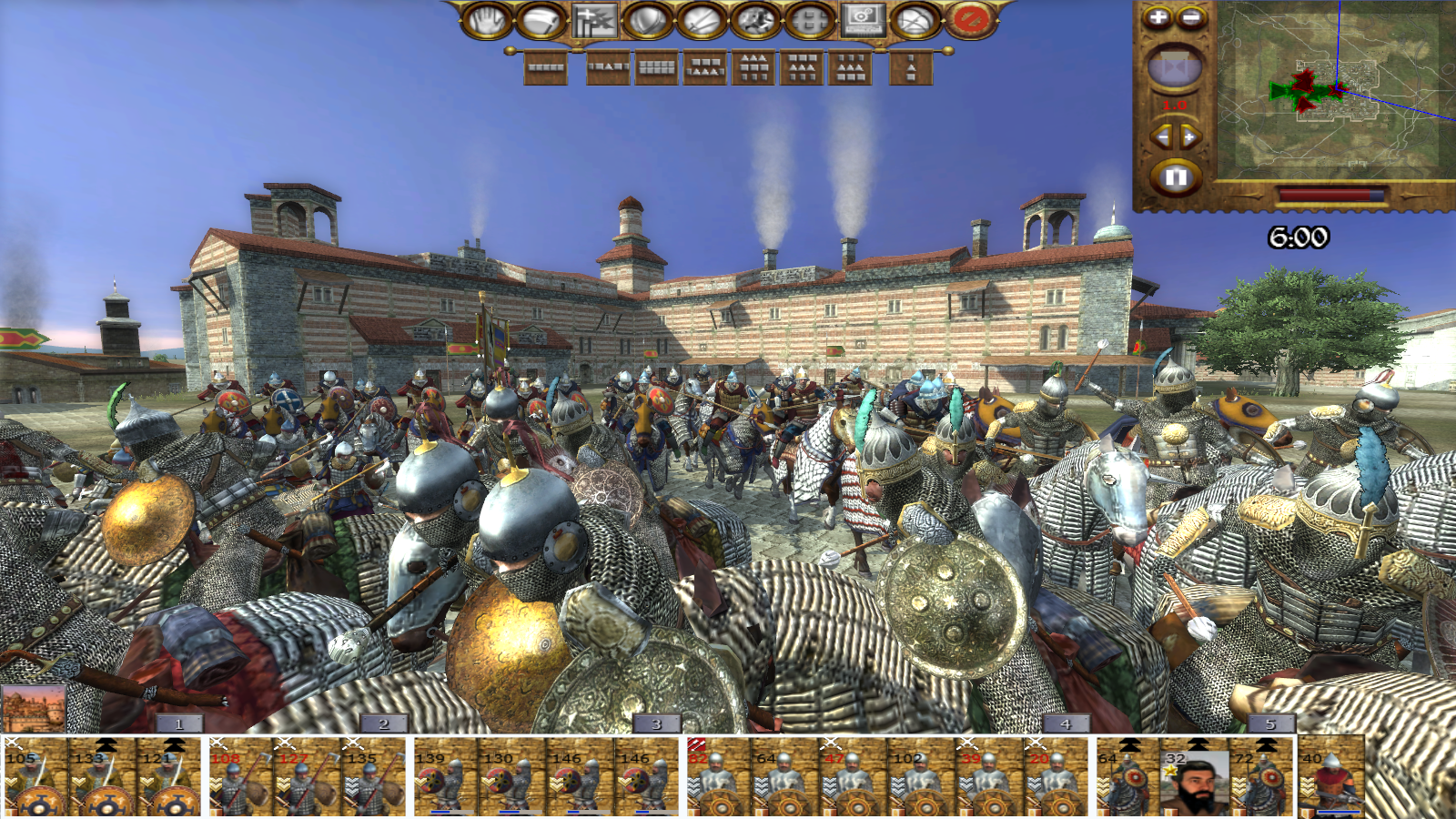Increase the game speed arrow
This screenshot has height=819, width=1456.
[x=1189, y=136]
